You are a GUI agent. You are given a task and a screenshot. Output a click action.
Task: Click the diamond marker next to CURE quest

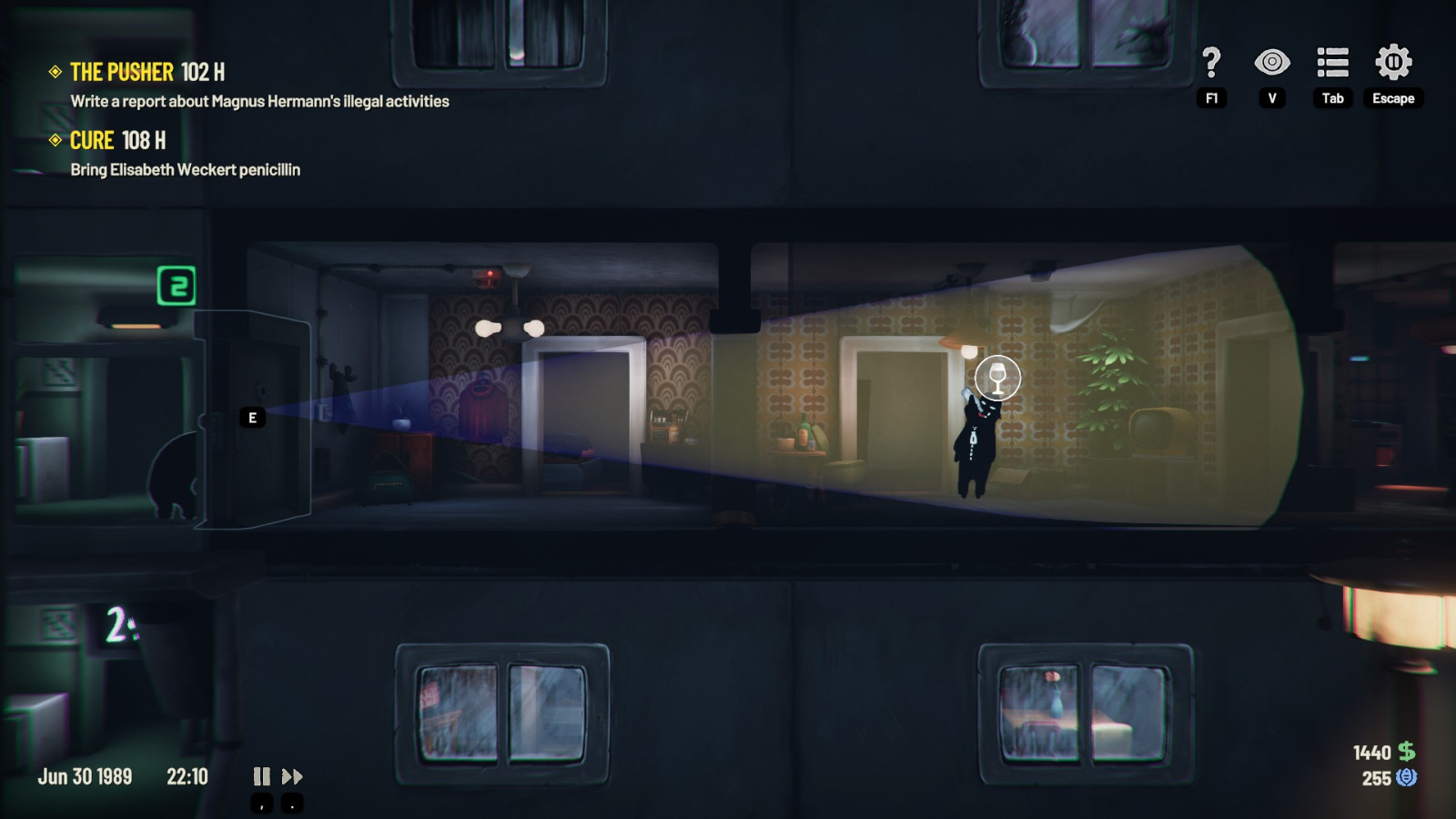56,140
